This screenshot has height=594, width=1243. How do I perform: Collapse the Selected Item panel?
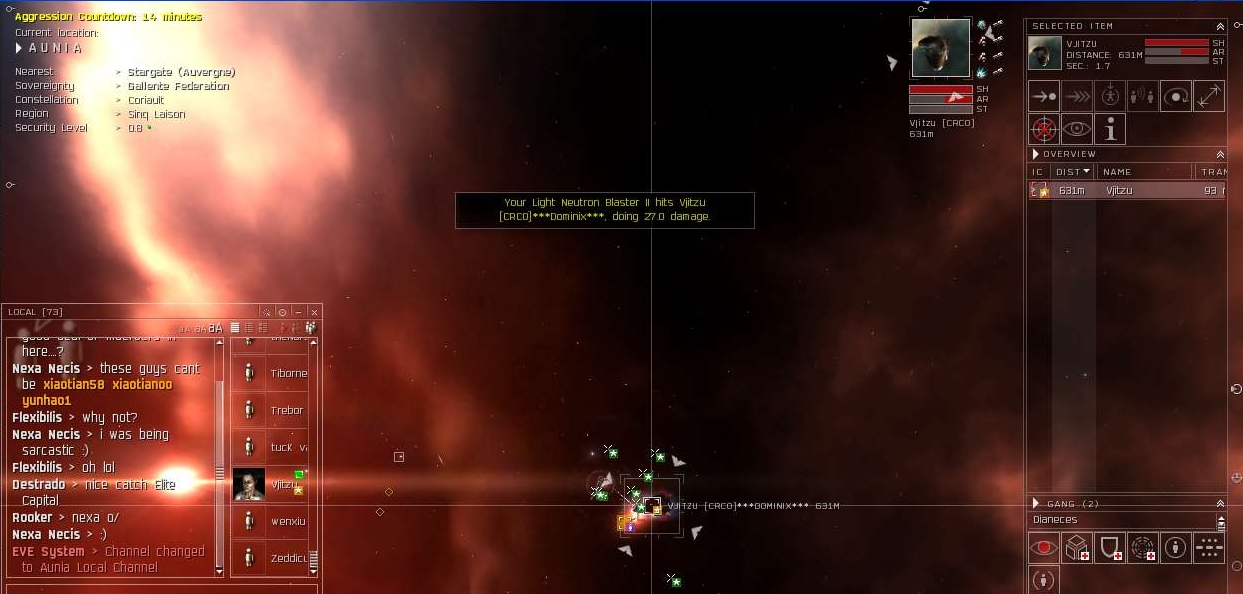1220,26
